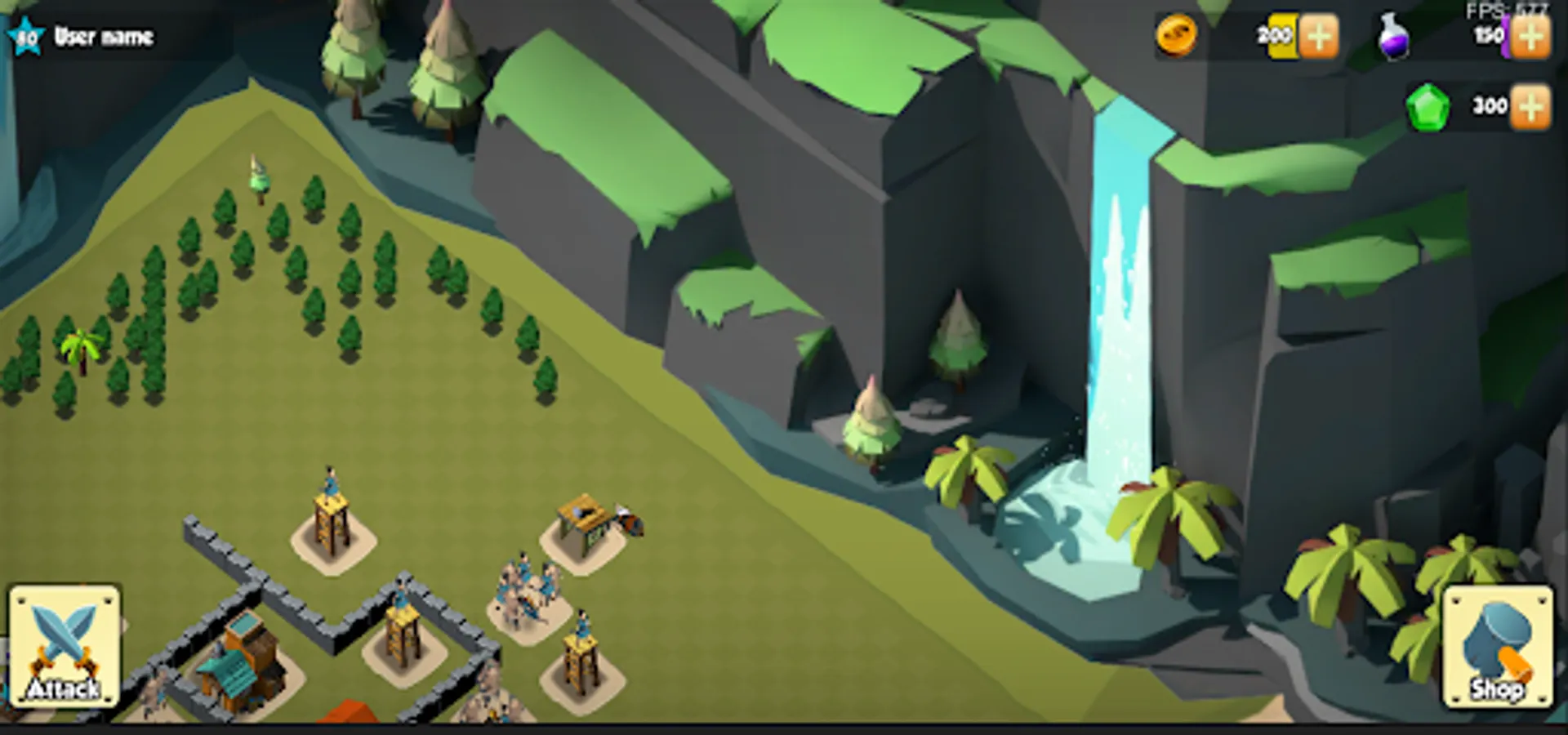The height and width of the screenshot is (735, 1568).
Task: Open the player profile via User name label
Action: (x=105, y=36)
